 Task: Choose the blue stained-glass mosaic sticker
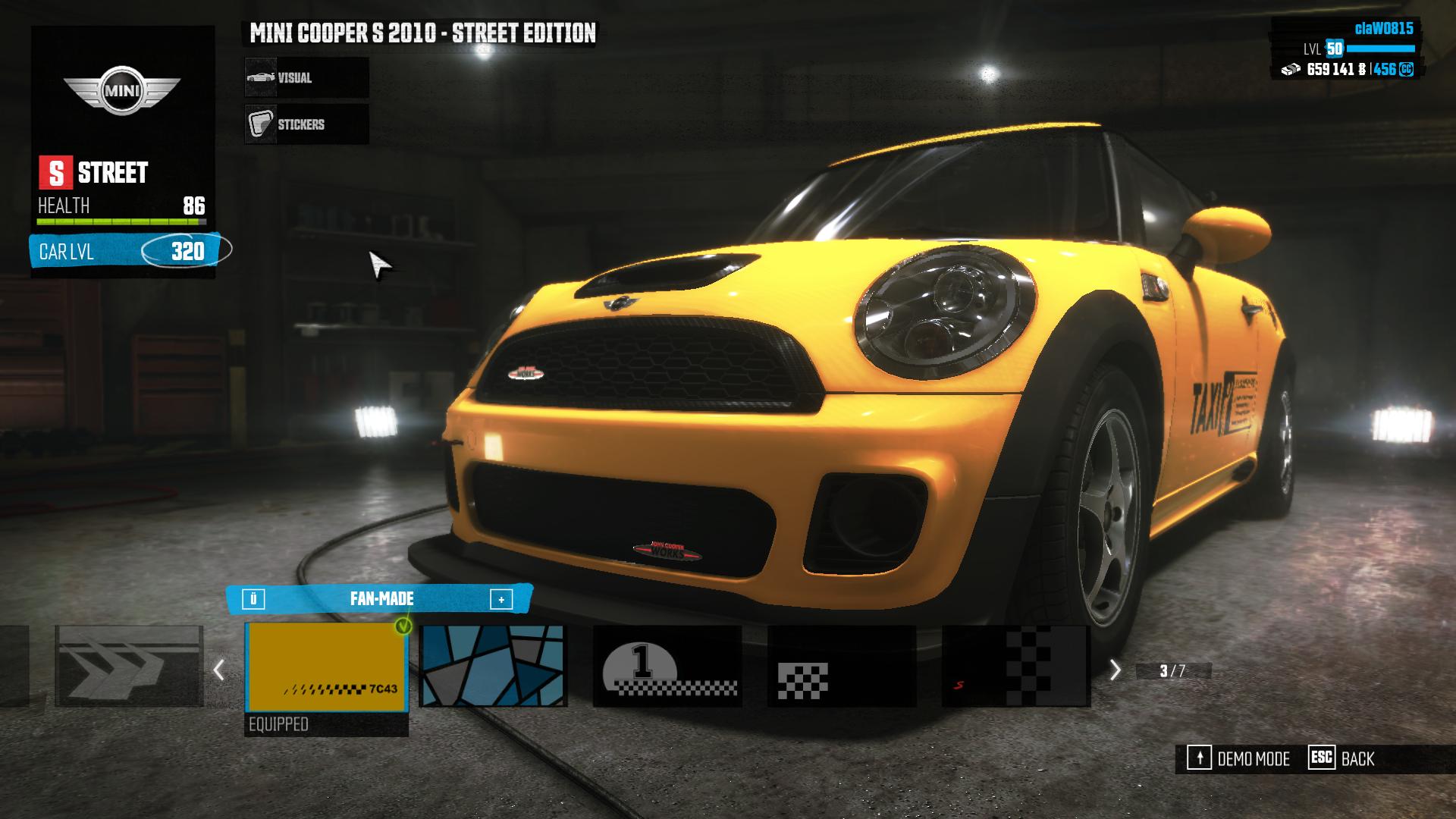tap(493, 667)
